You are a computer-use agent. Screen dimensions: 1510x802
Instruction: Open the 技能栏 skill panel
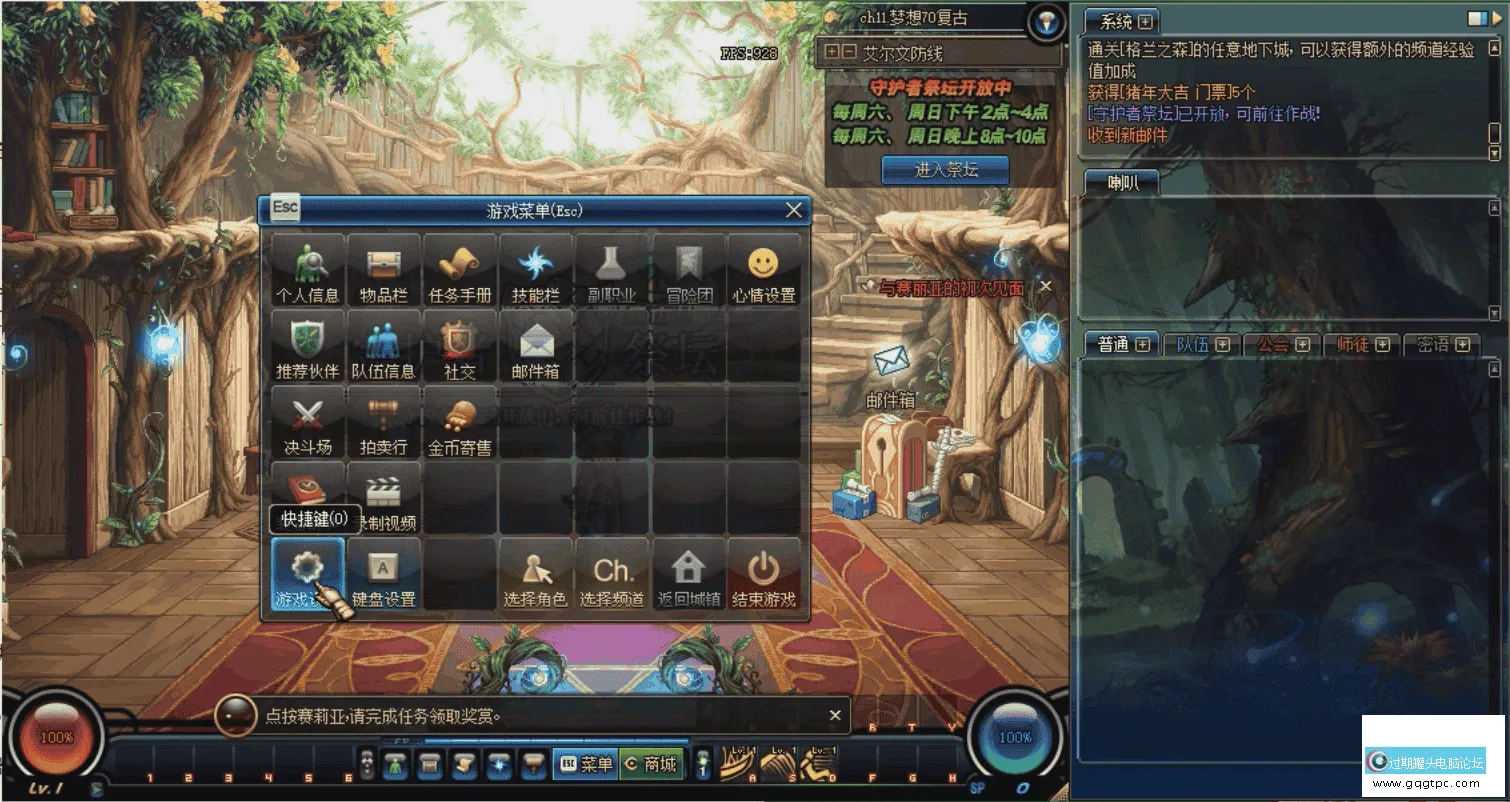click(x=536, y=270)
